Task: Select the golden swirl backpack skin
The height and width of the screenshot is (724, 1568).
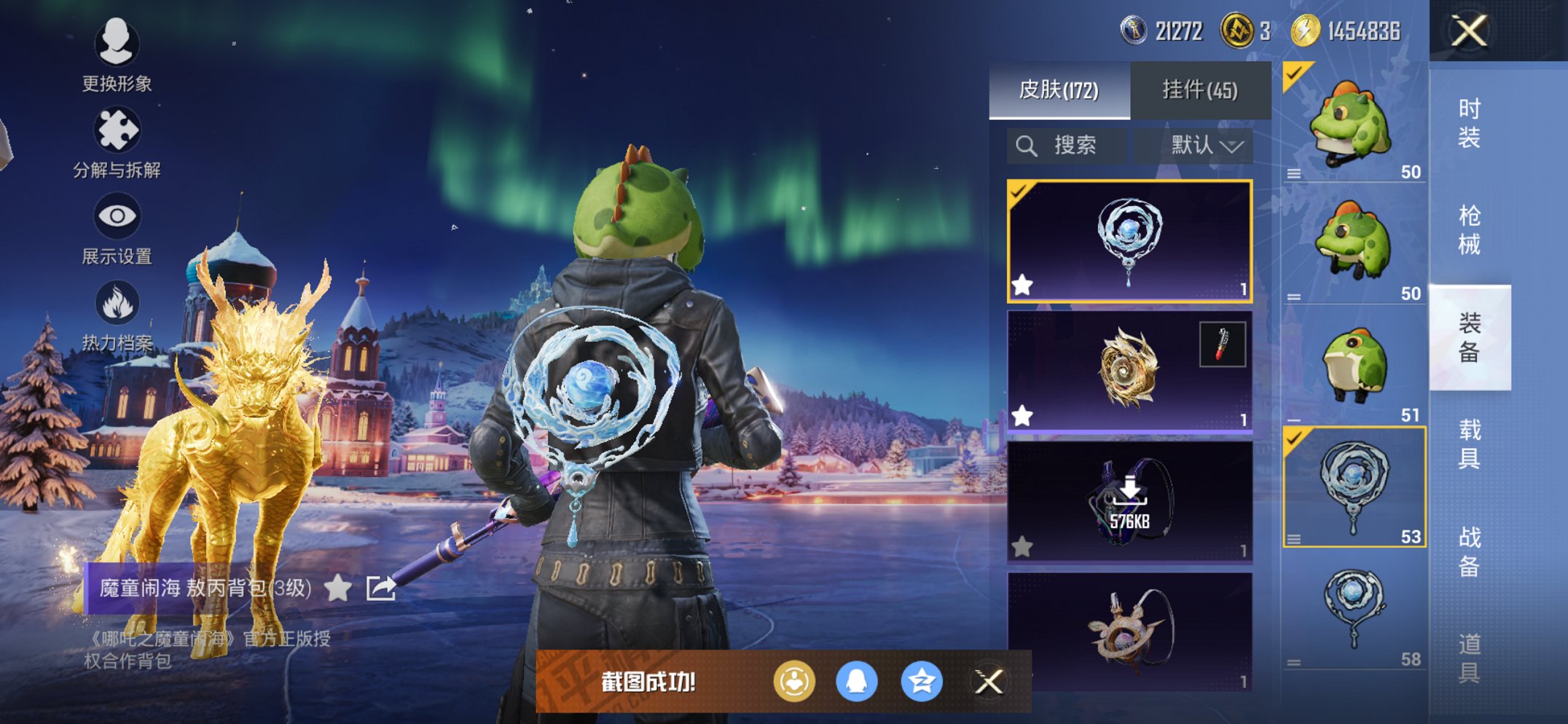Action: pyautogui.click(x=1129, y=371)
